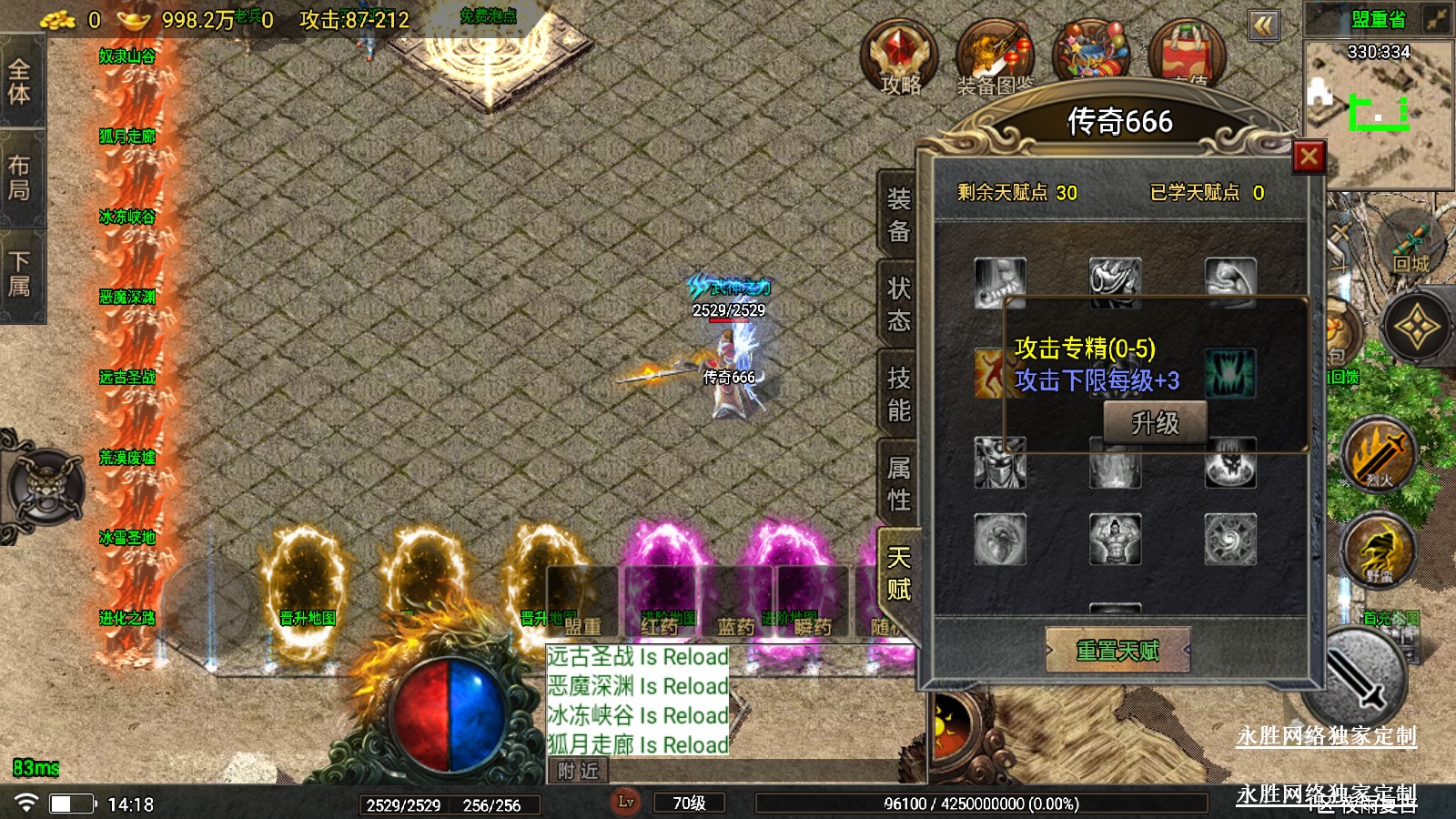1456x819 pixels.
Task: Tap the 回城 return-to-town button
Action: (1410, 246)
